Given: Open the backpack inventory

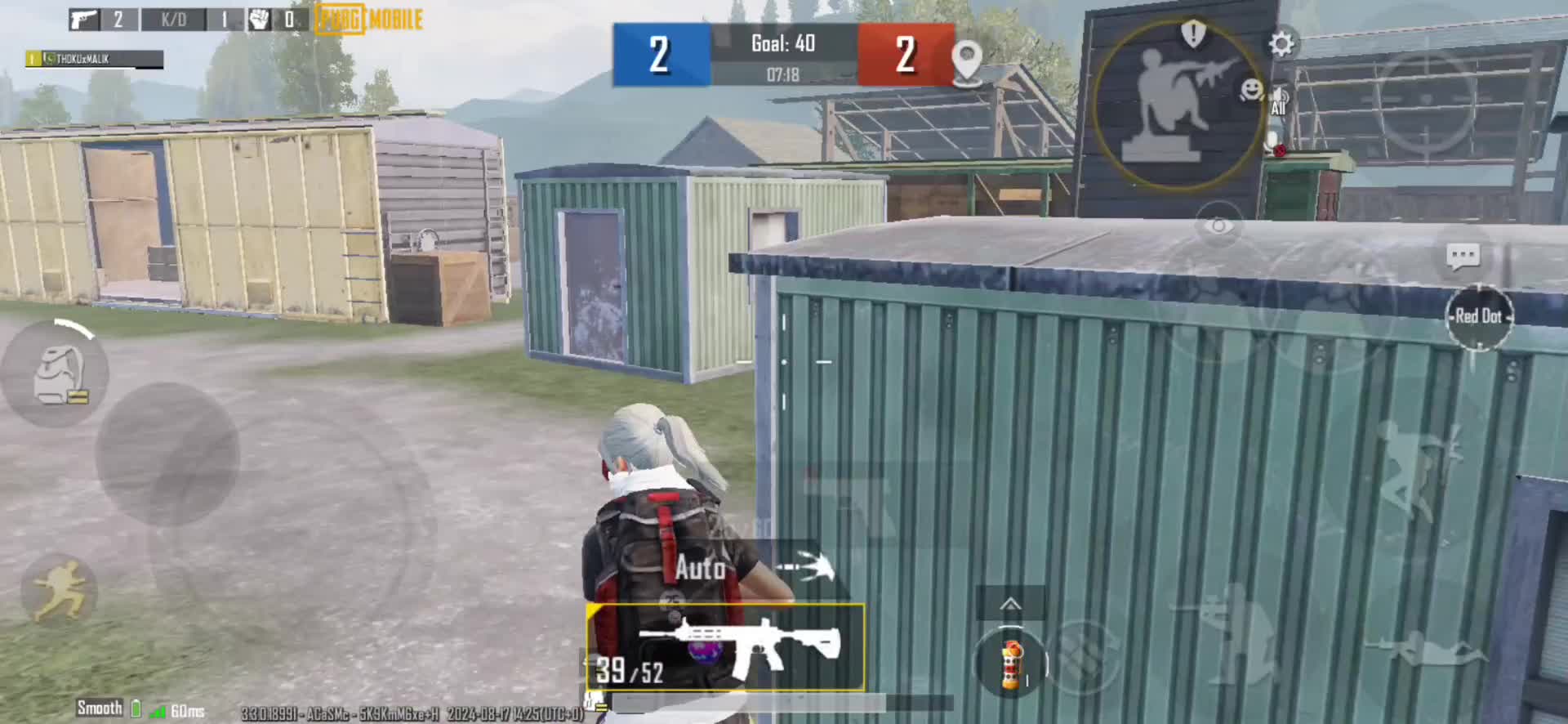Looking at the screenshot, I should tap(57, 374).
